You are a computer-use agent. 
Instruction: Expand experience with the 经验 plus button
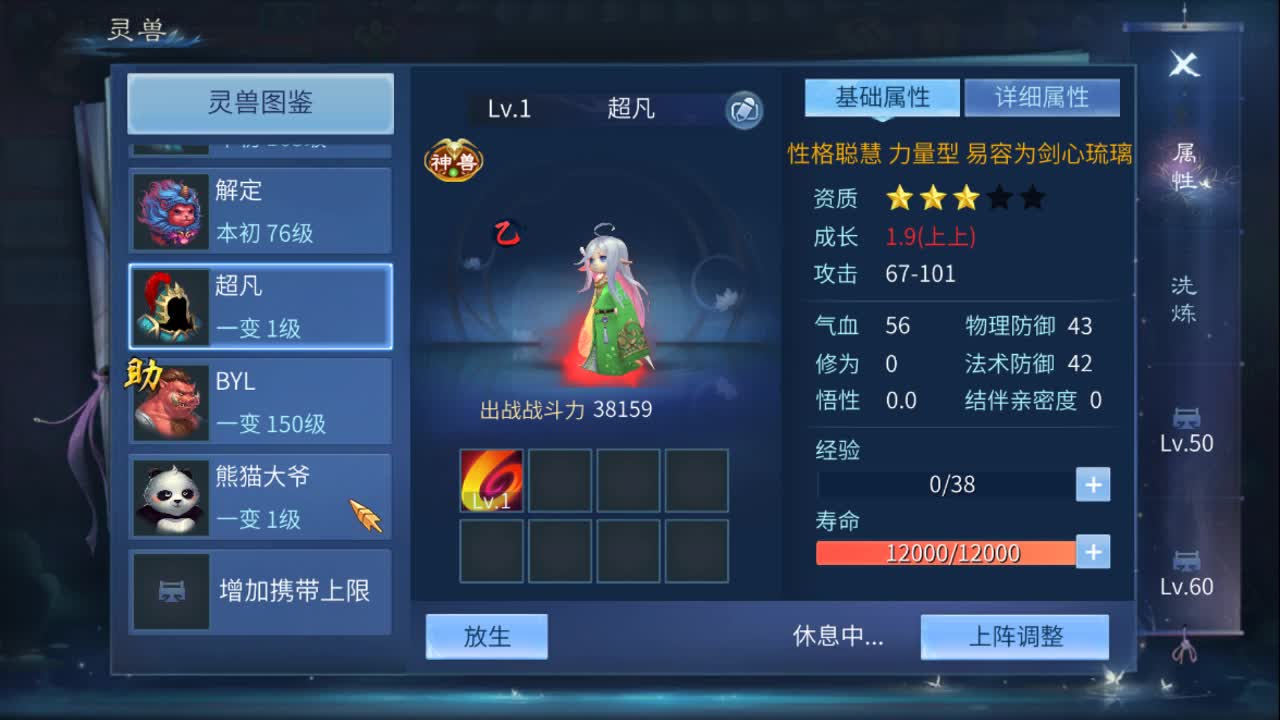[x=1091, y=484]
